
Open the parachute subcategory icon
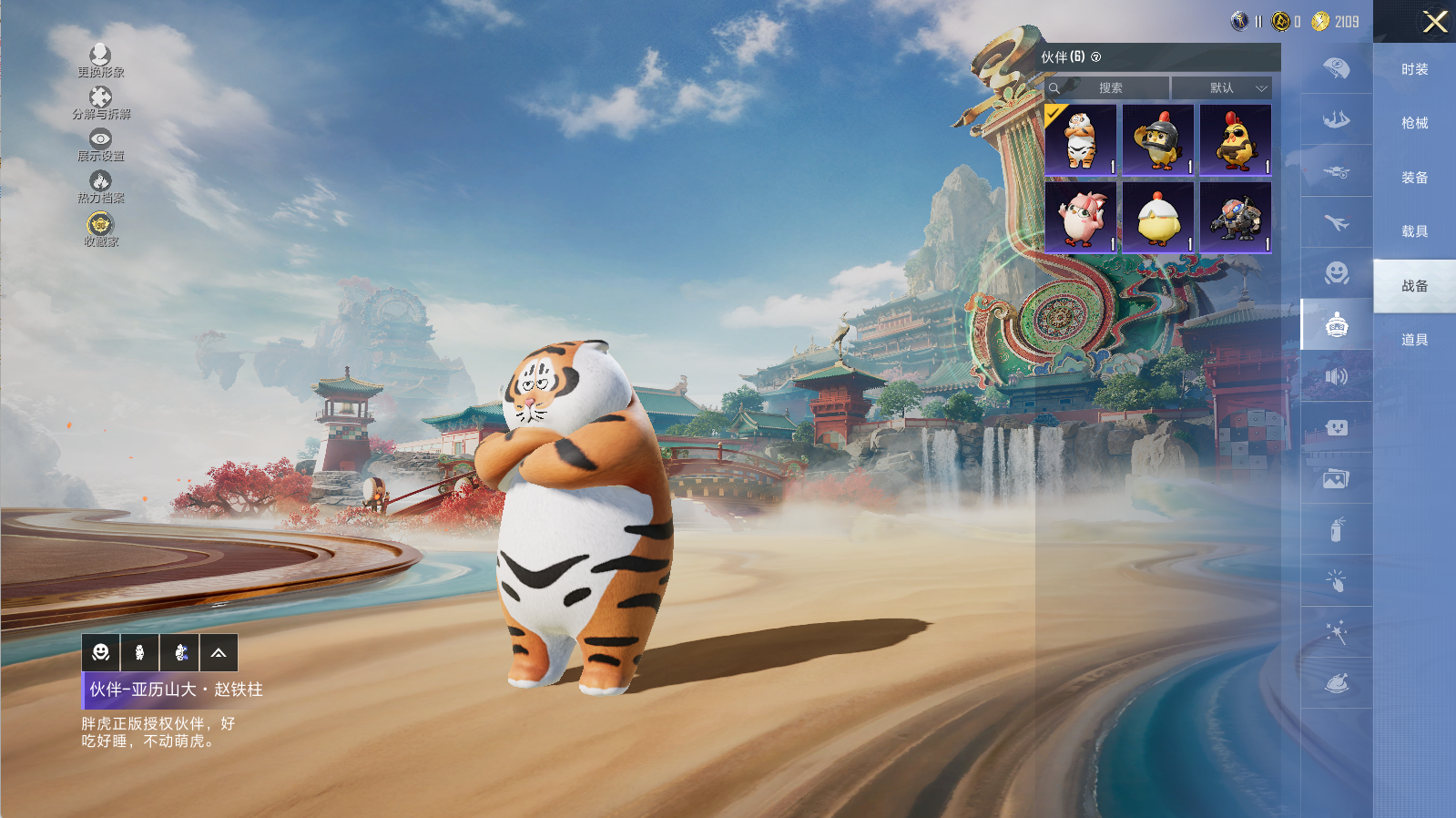coord(1336,68)
